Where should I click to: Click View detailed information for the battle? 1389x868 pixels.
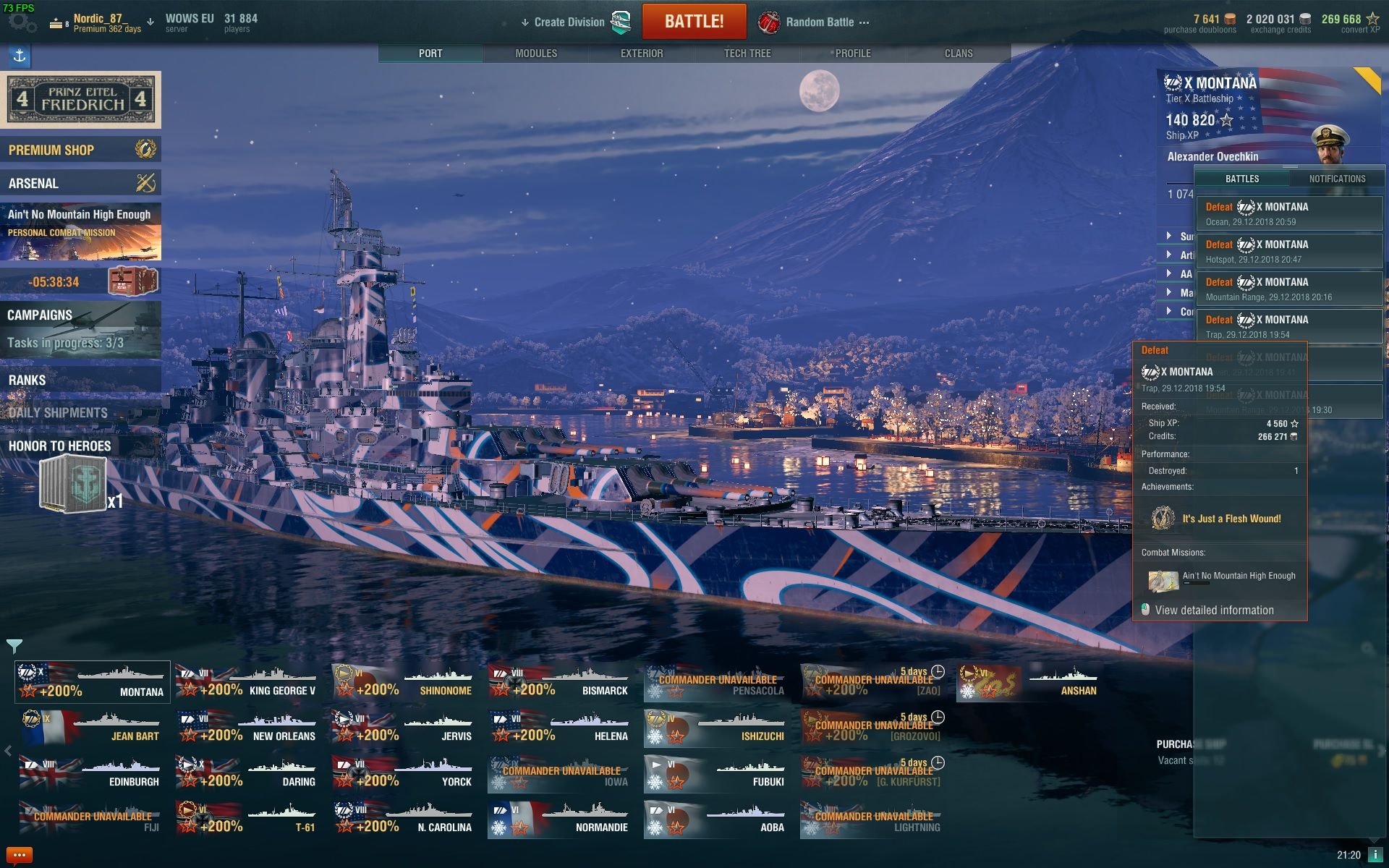1214,610
